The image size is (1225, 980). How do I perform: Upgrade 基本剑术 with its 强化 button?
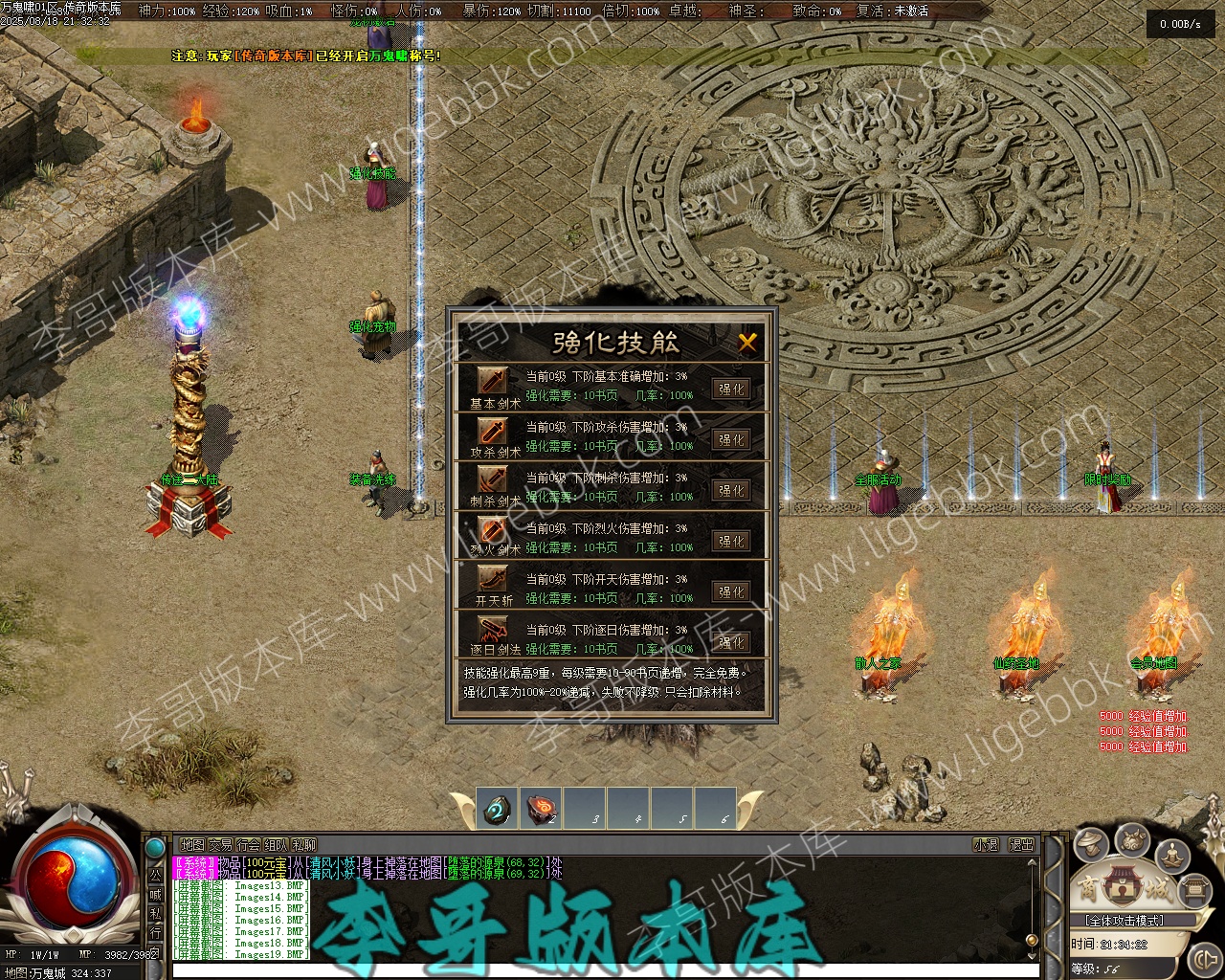pyautogui.click(x=731, y=390)
